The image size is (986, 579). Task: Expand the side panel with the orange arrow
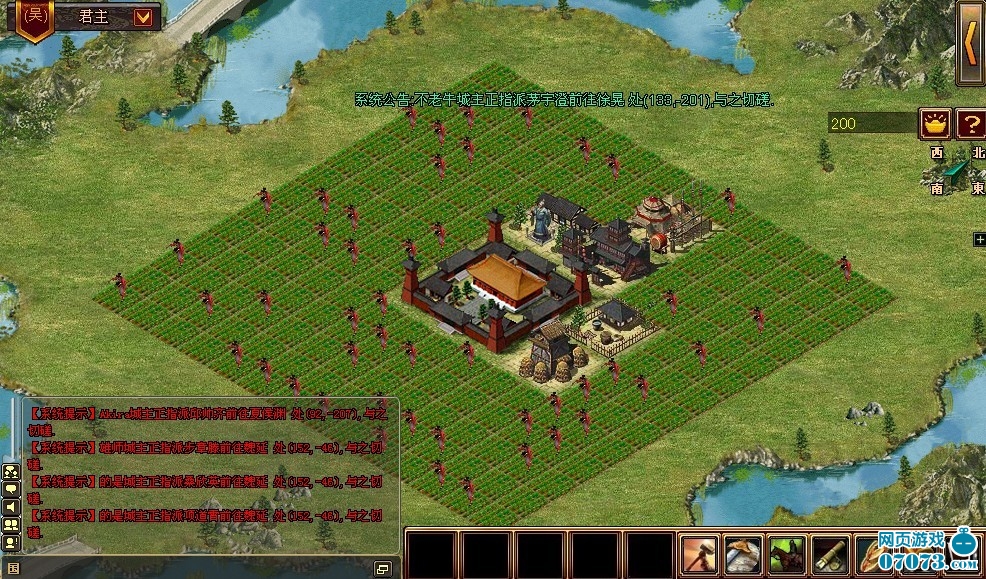pos(971,42)
